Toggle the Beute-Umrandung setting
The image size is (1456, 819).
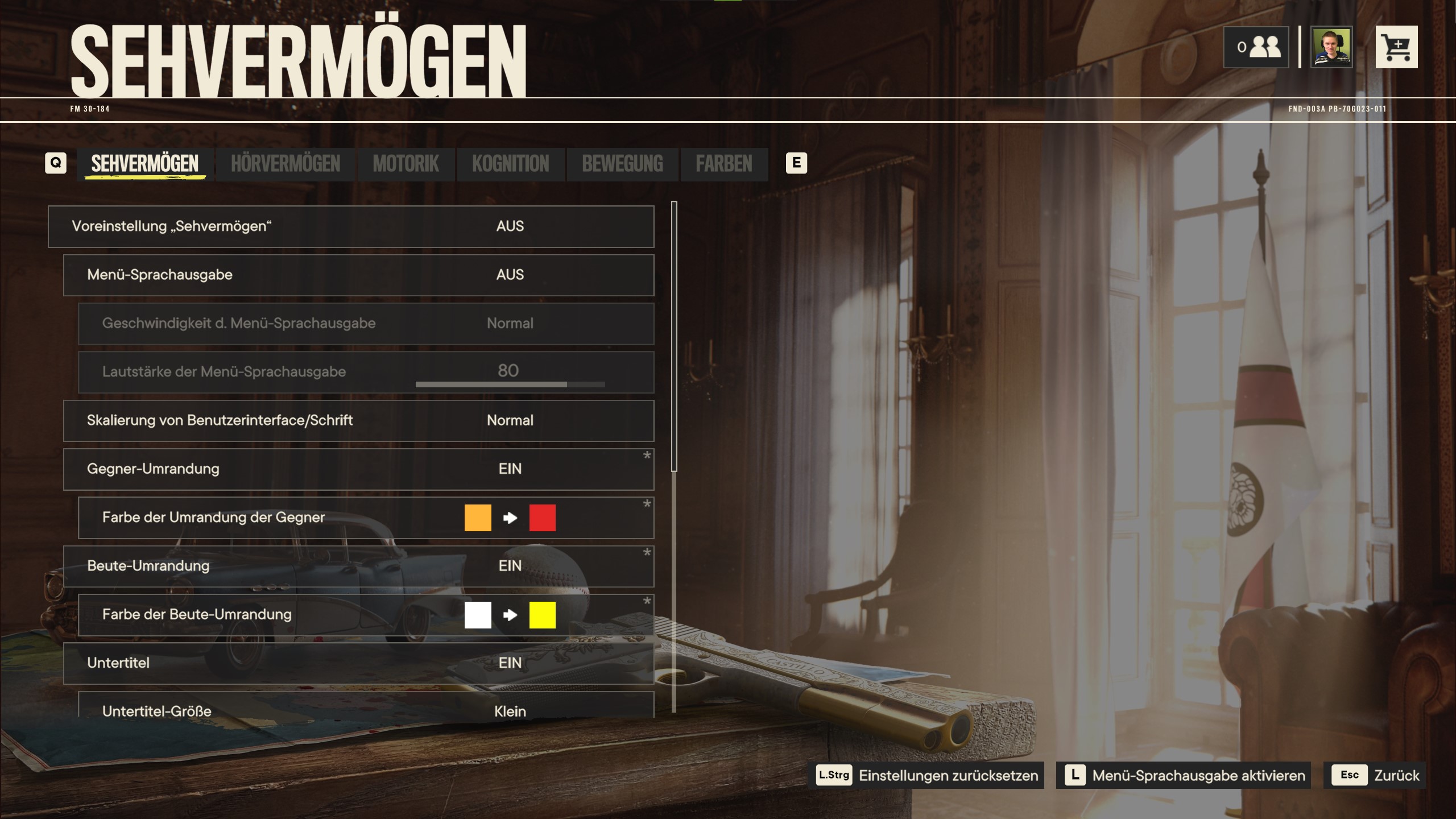point(358,566)
